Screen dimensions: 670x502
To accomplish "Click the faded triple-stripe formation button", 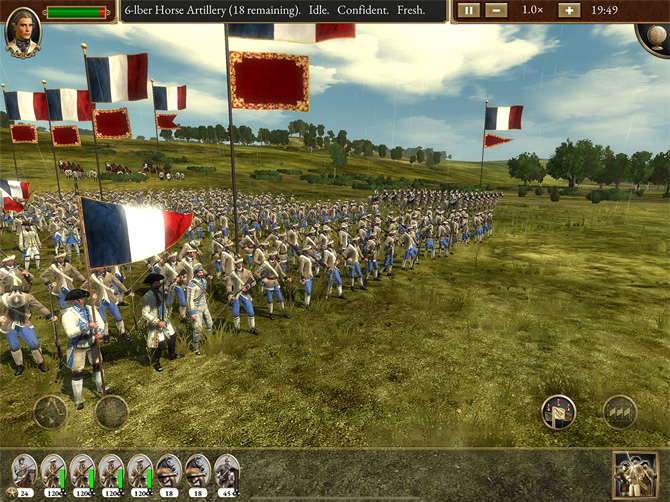I will pos(620,411).
